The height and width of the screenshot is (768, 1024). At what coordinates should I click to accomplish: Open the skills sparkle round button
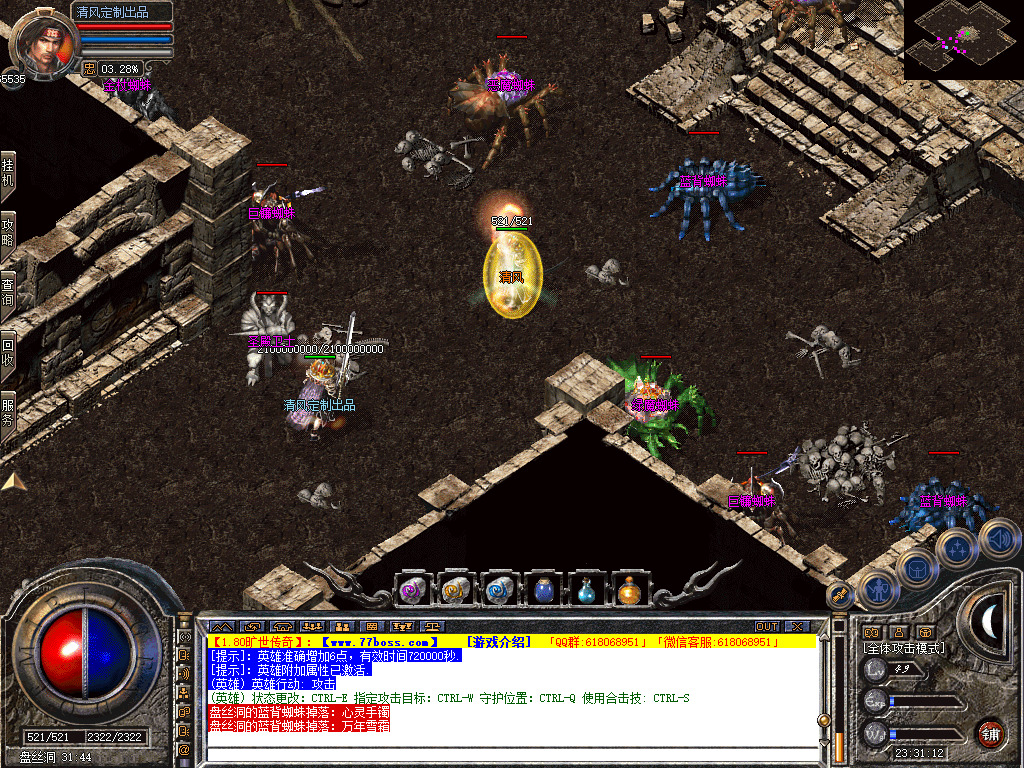(x=957, y=548)
